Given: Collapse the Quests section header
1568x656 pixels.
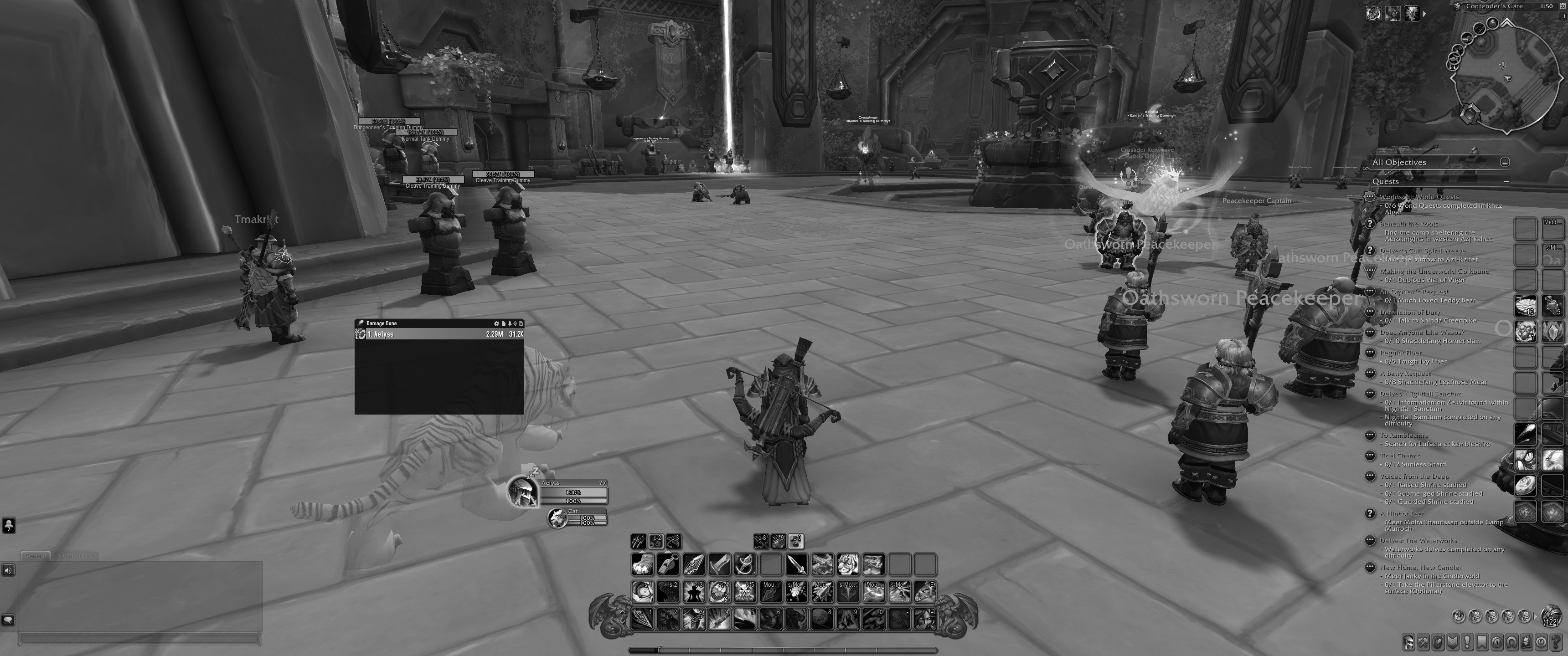Looking at the screenshot, I should point(1506,181).
